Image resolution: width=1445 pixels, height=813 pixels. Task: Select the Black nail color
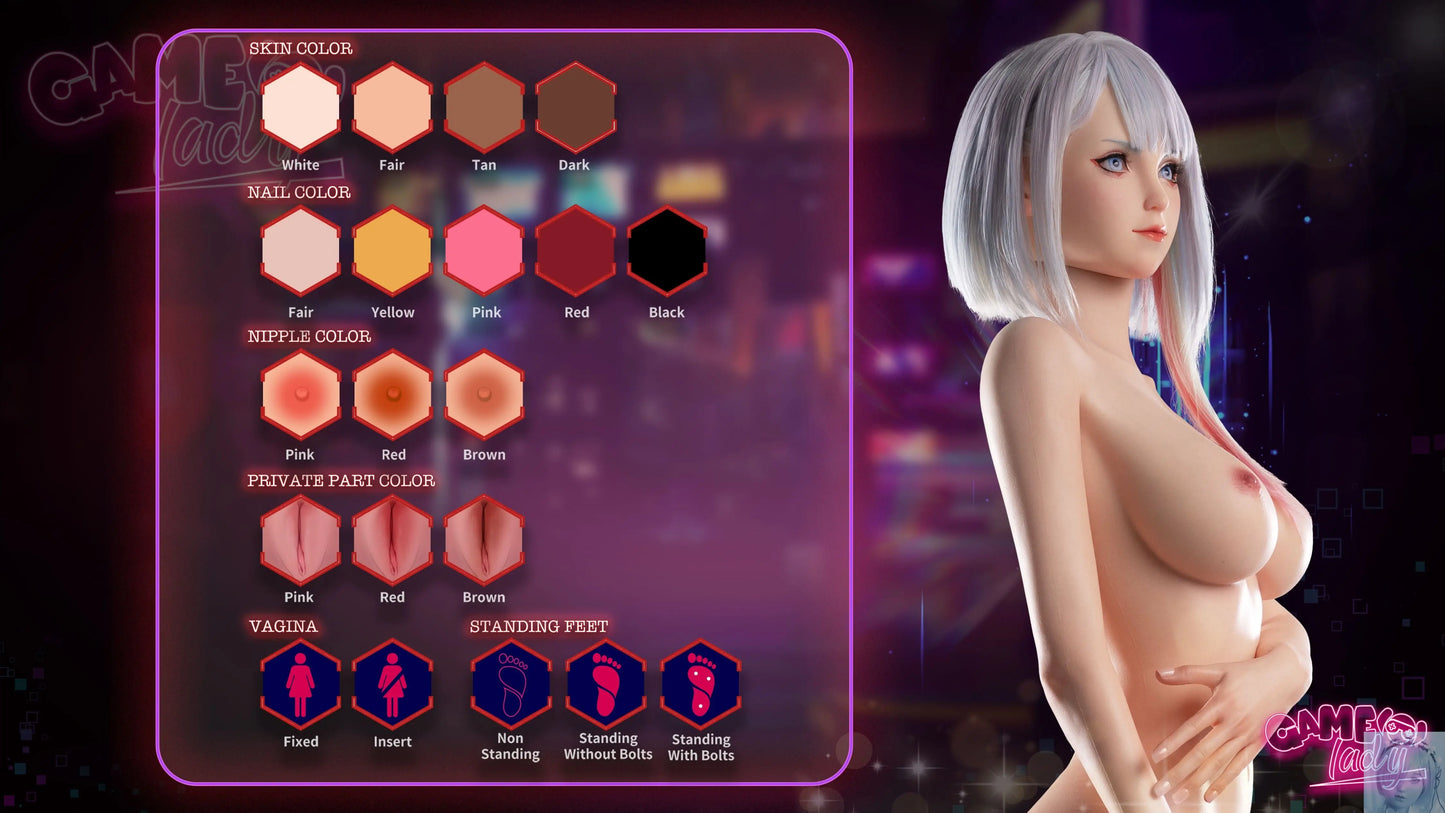(667, 251)
